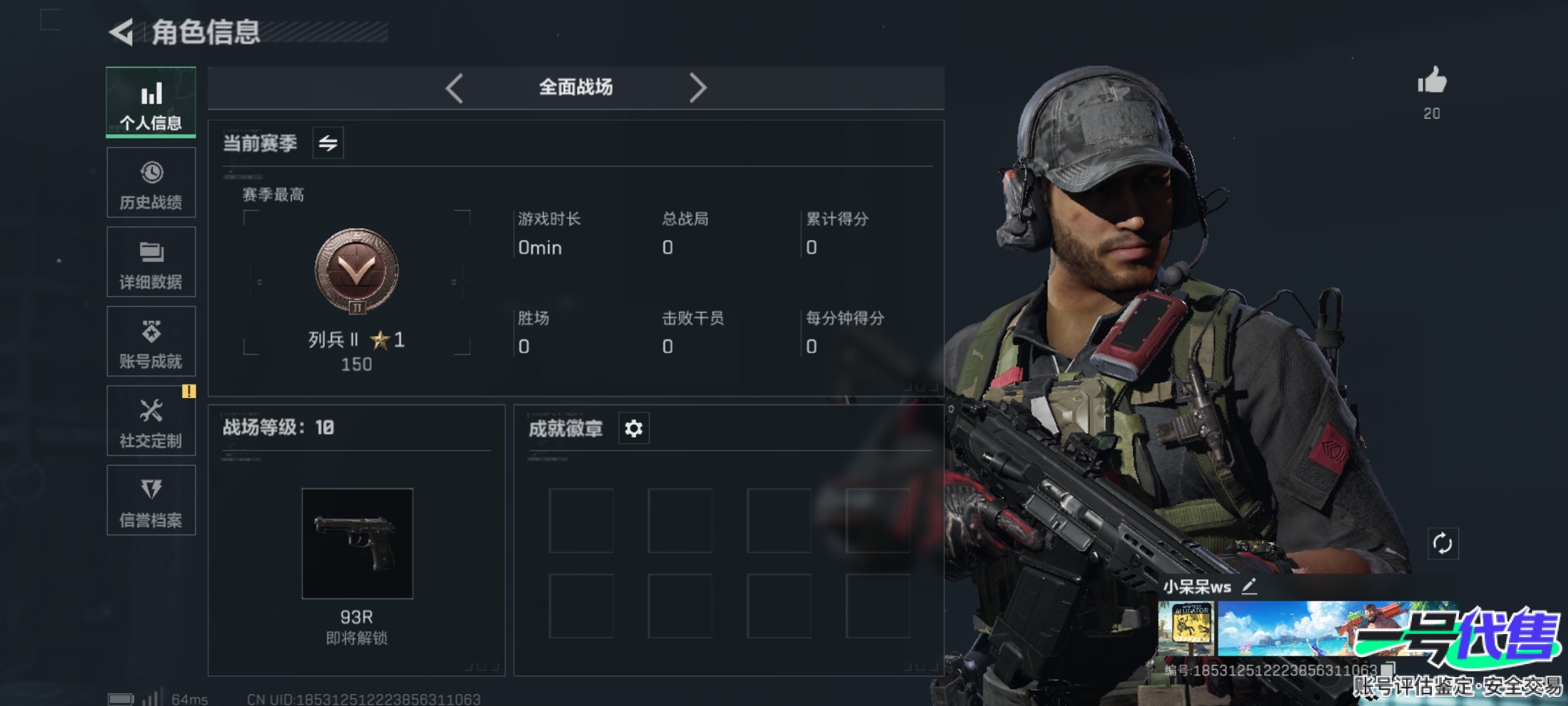Open the 成就徽章 gear settings
The width and height of the screenshot is (1568, 706).
pyautogui.click(x=634, y=429)
